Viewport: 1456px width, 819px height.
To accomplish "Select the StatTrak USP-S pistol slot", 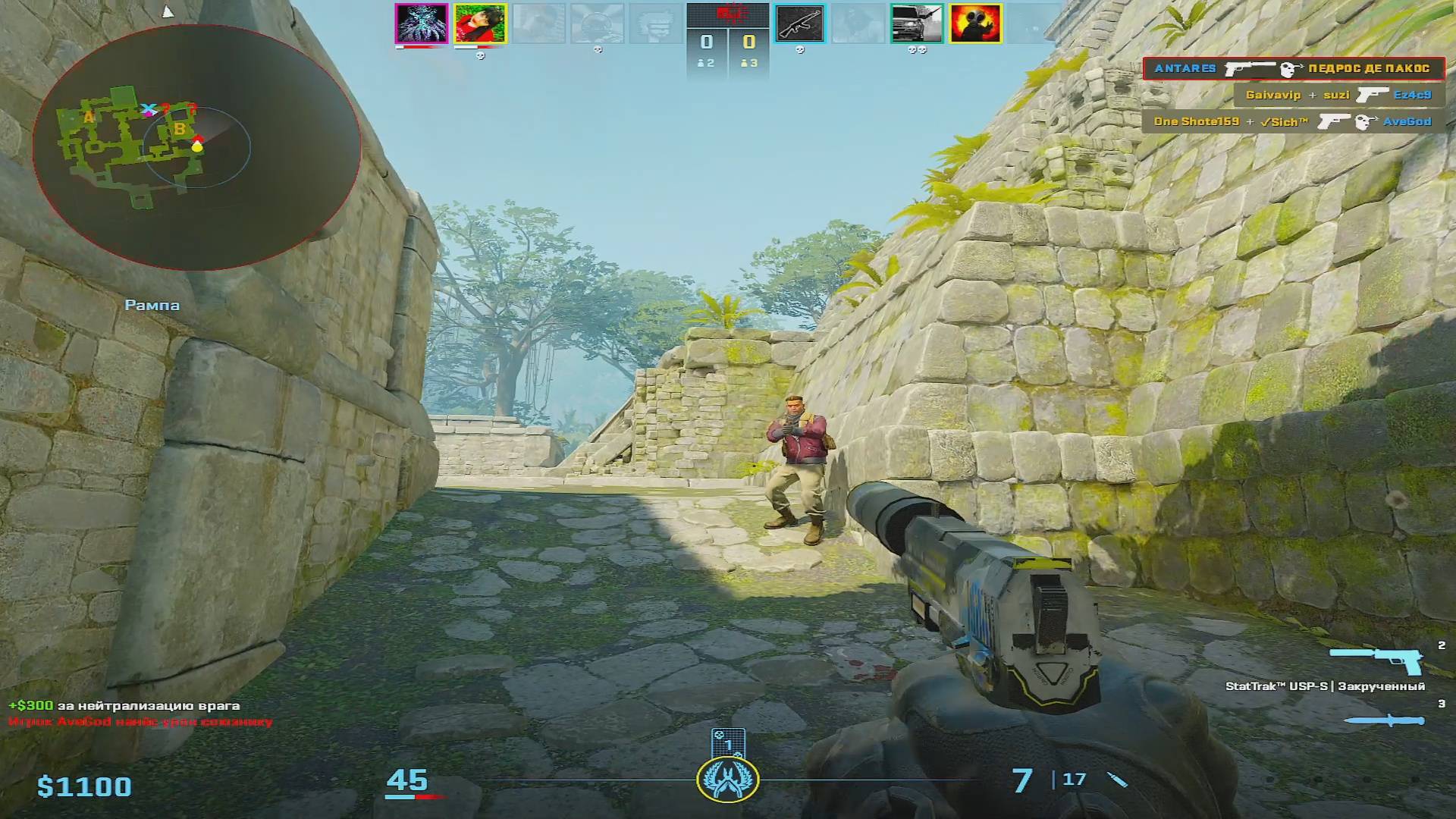I will tap(1376, 661).
